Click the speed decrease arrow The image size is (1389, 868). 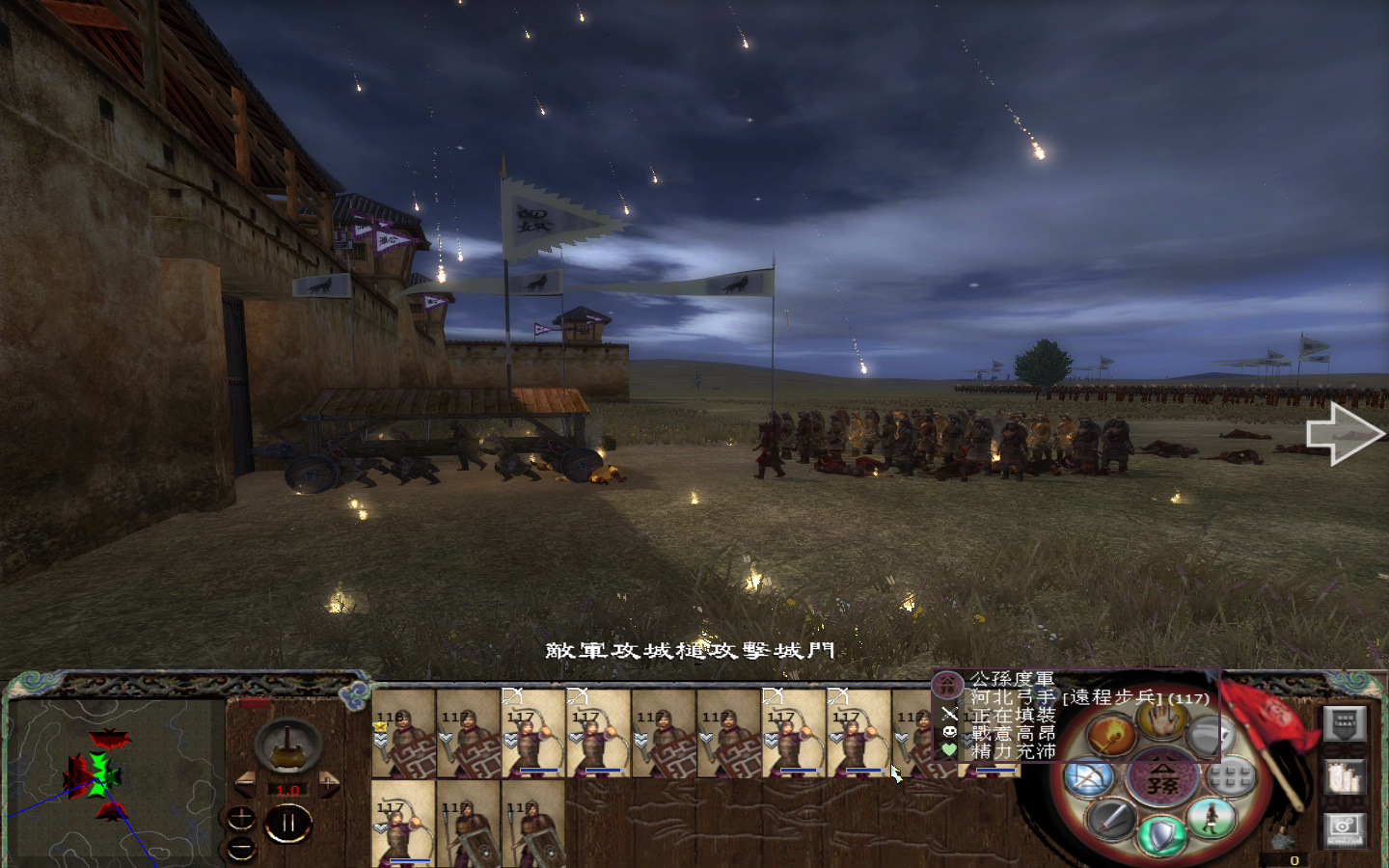[245, 784]
